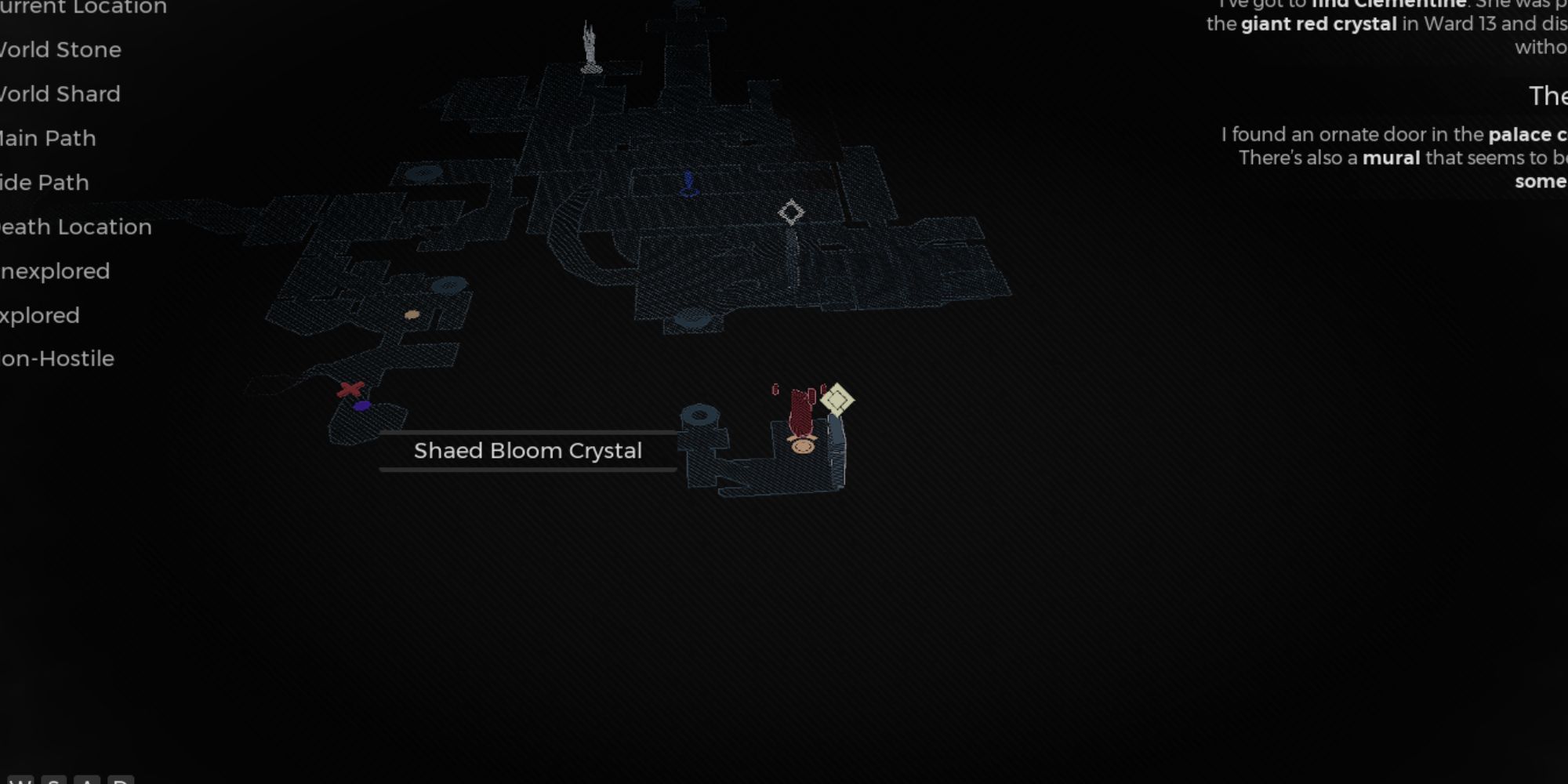Toggle the Explored legend filter
Viewport: 1568px width, 784px height.
[x=39, y=315]
